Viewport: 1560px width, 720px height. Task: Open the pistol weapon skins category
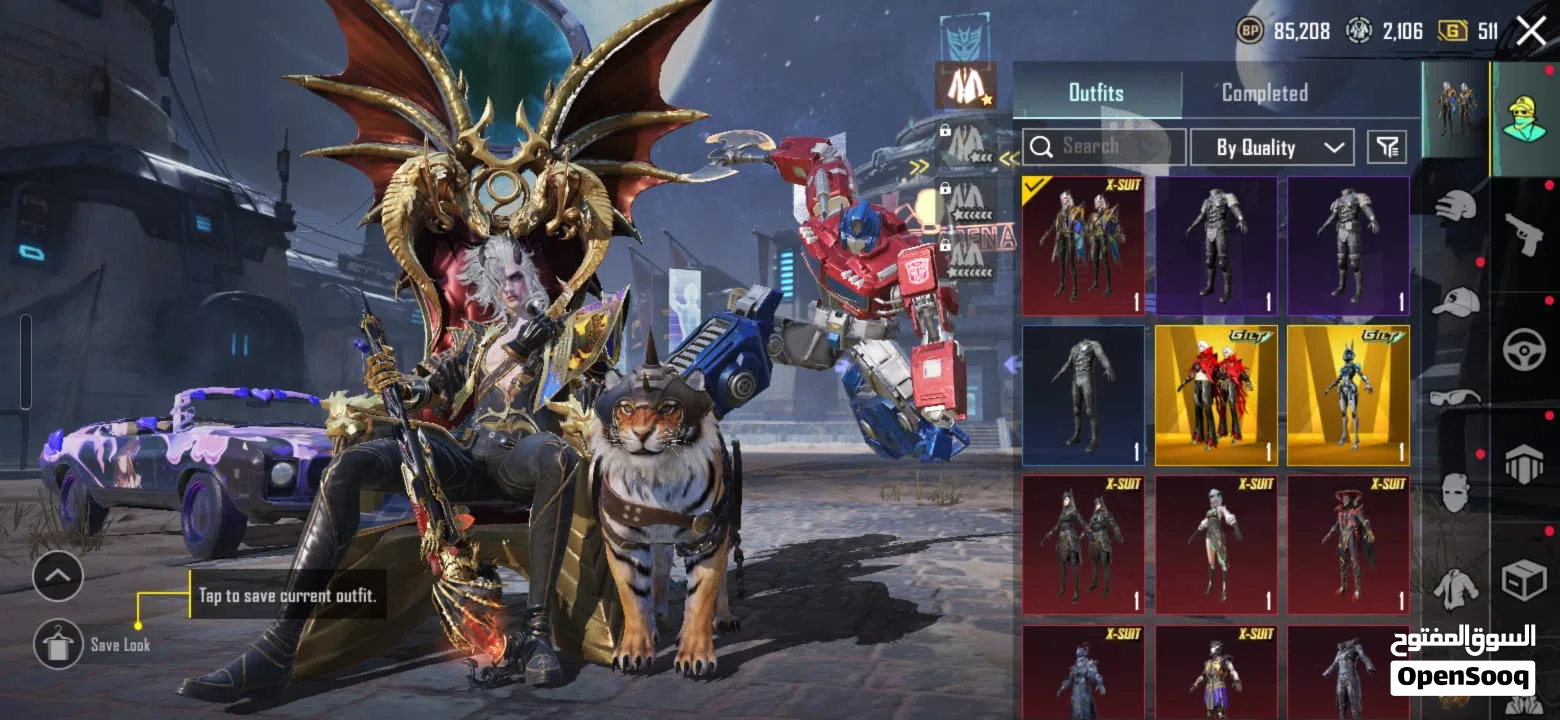[x=1524, y=234]
